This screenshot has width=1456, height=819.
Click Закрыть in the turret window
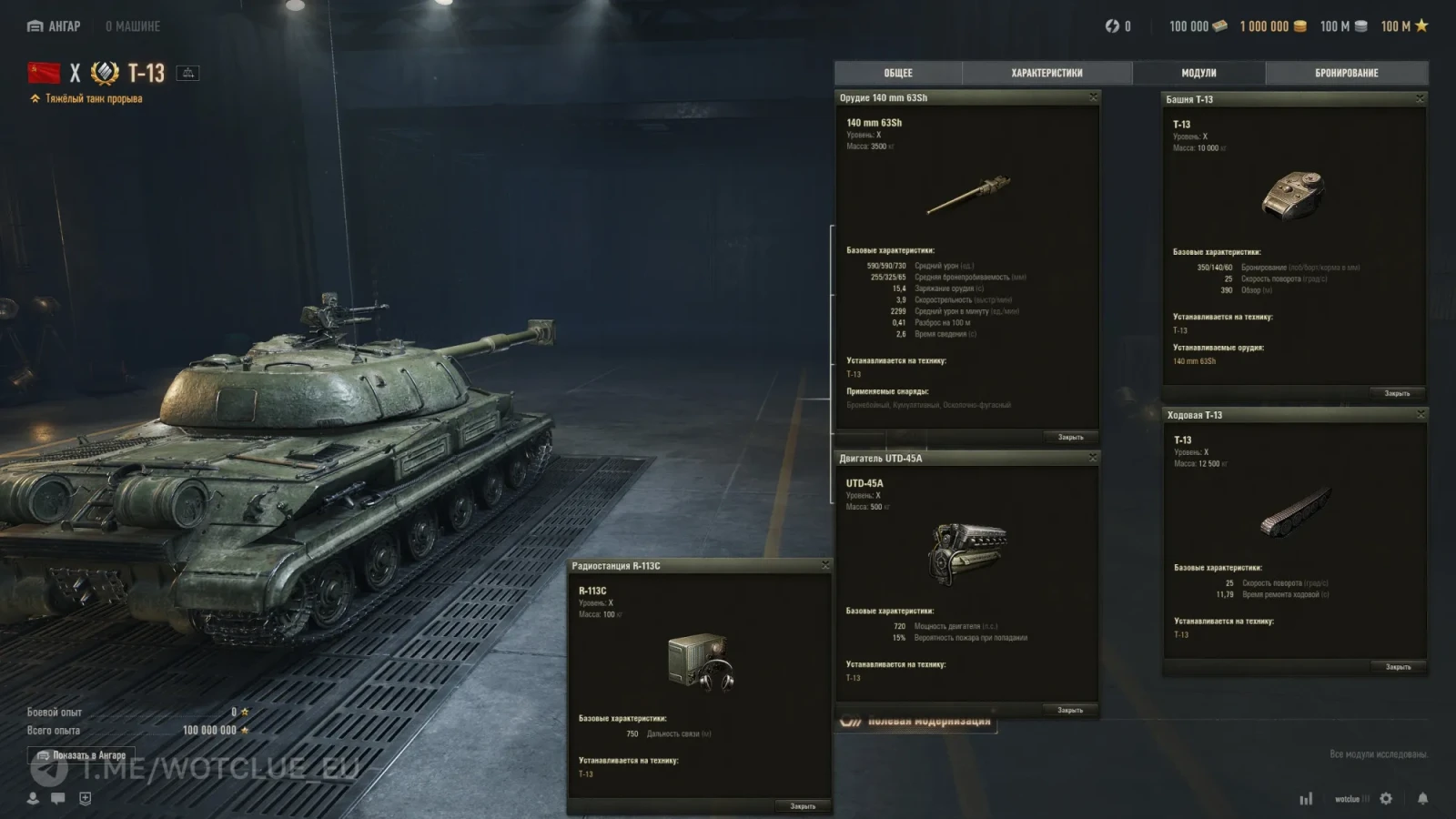click(1397, 393)
